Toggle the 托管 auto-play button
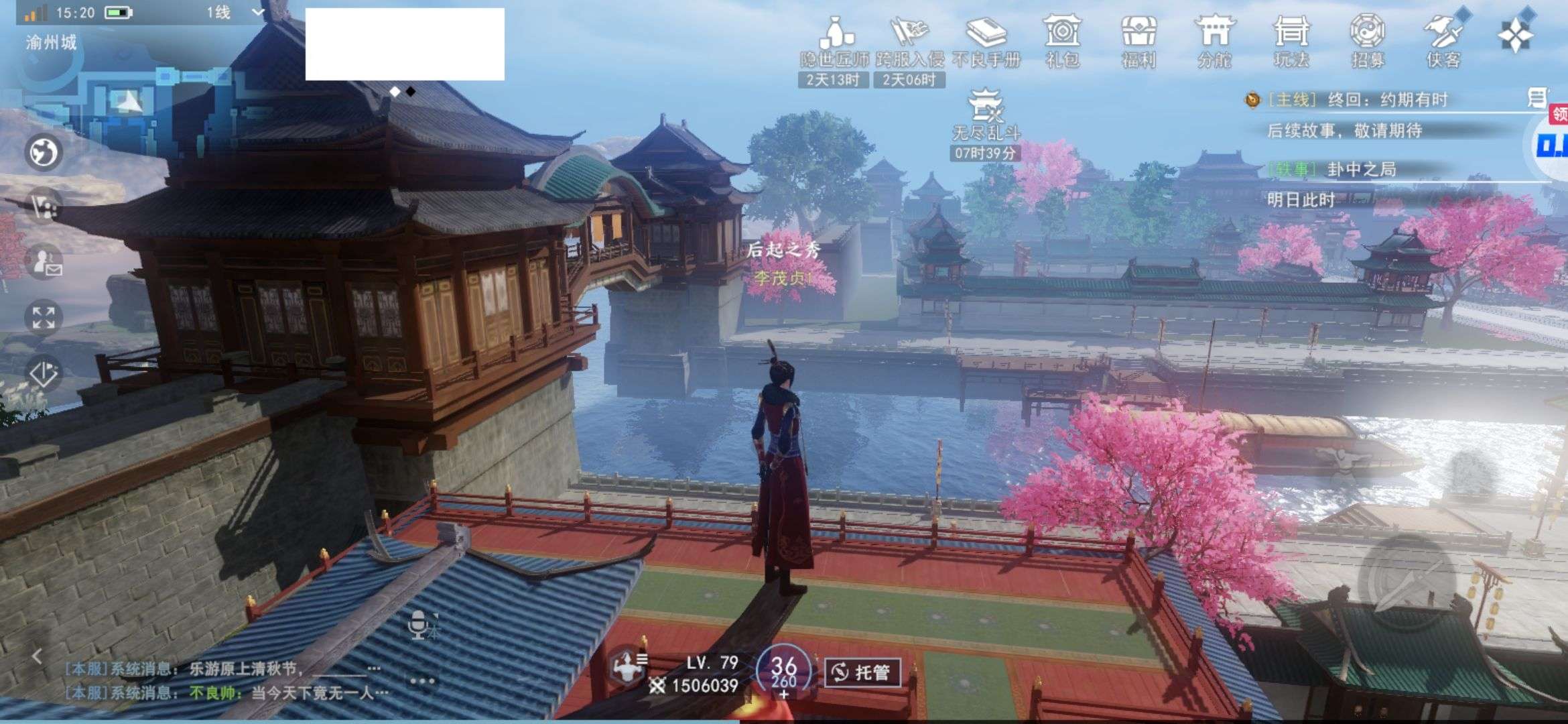 click(x=862, y=672)
